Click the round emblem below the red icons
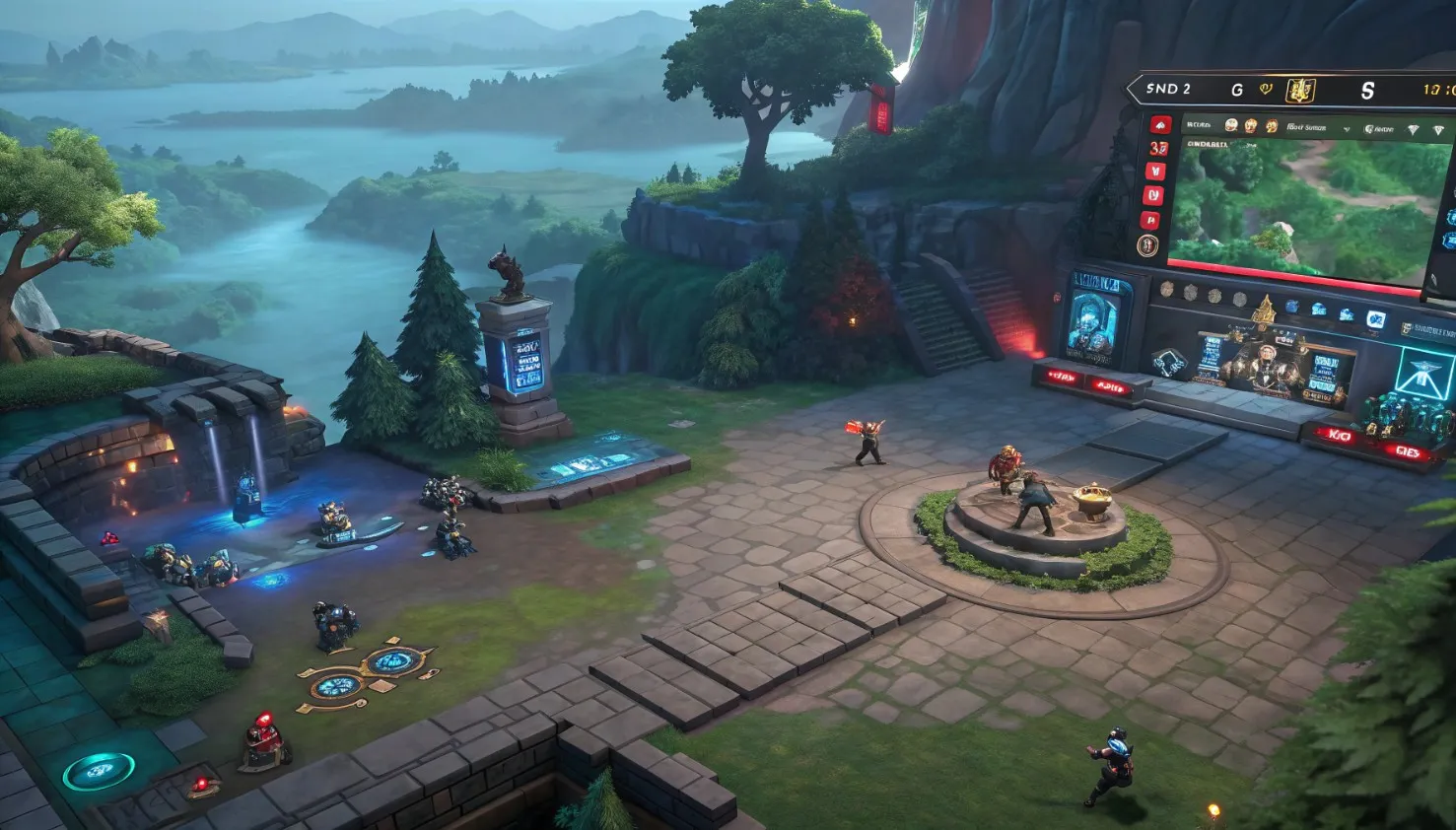 (x=1147, y=245)
